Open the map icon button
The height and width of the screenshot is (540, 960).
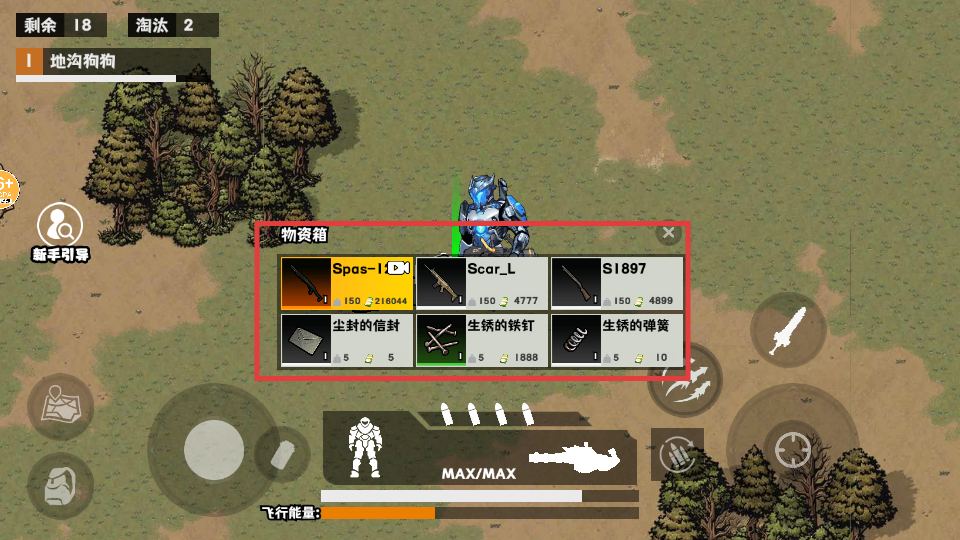point(60,406)
